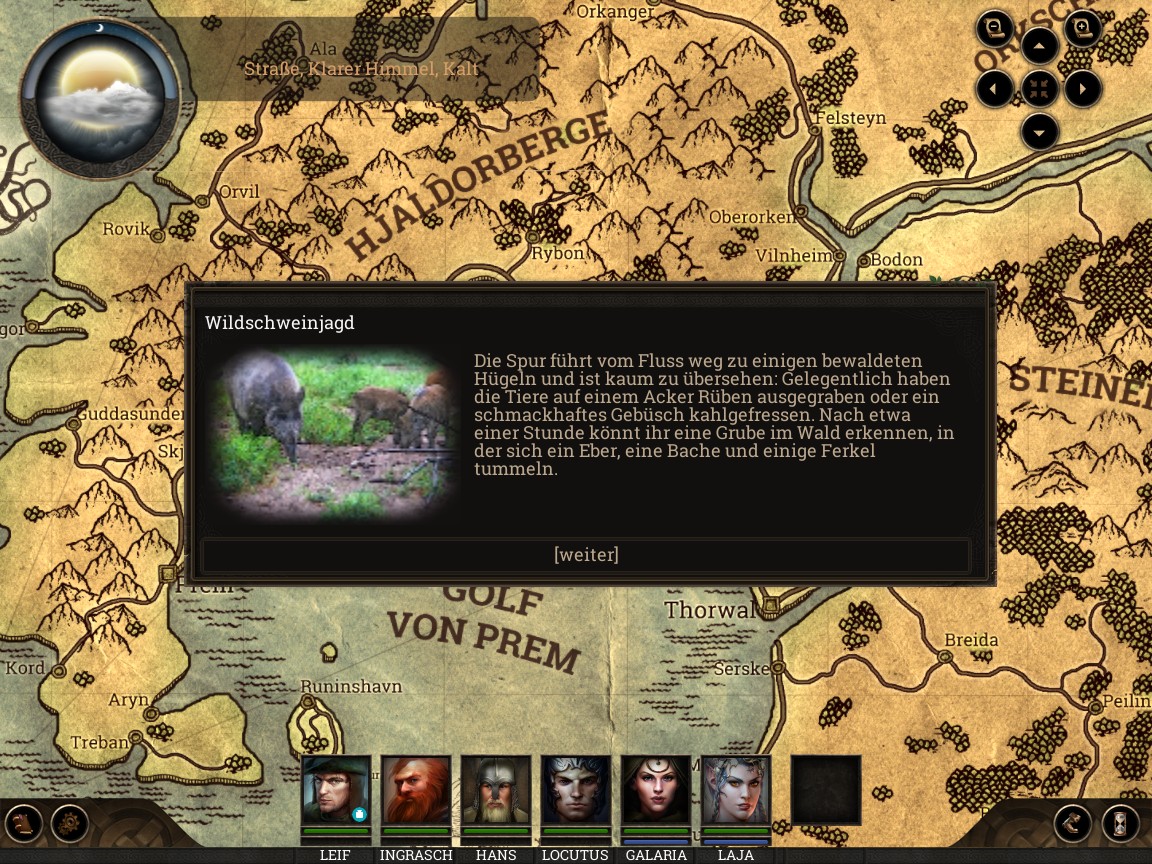Open the horse-head icon in the bottom-left corner
This screenshot has width=1152, height=864.
click(24, 824)
